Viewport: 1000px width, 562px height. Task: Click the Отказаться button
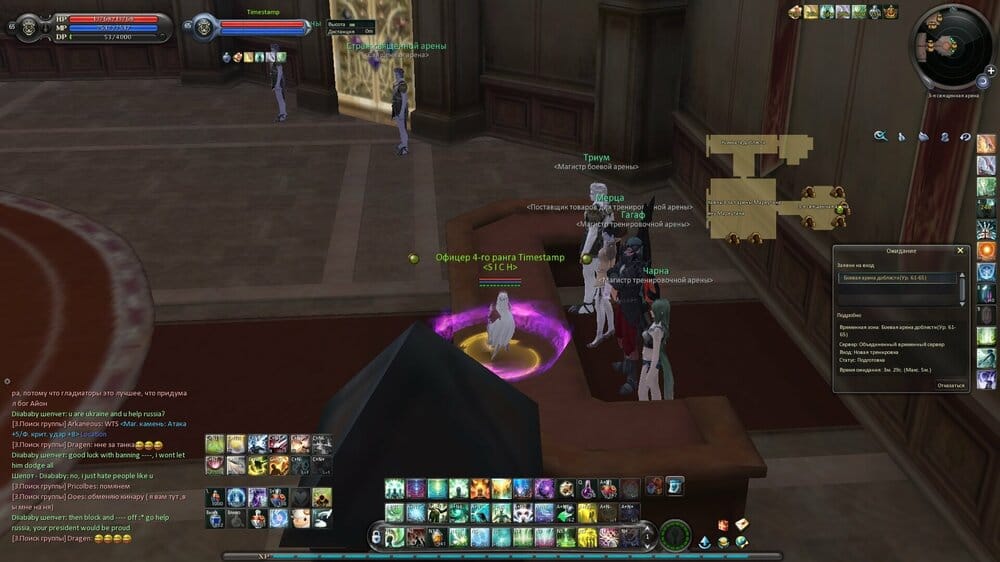coord(950,384)
